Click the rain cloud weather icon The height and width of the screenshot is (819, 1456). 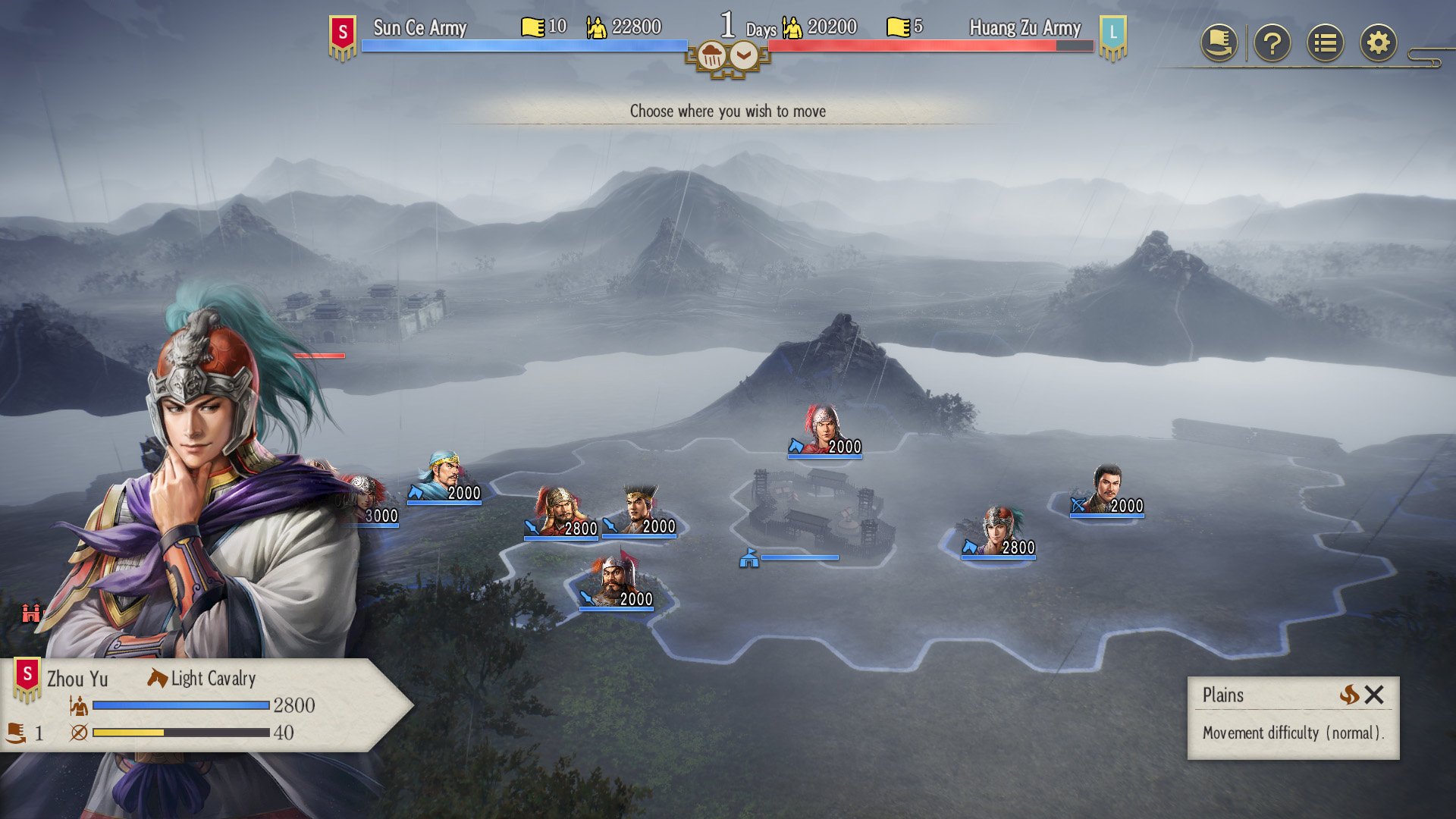tap(711, 56)
